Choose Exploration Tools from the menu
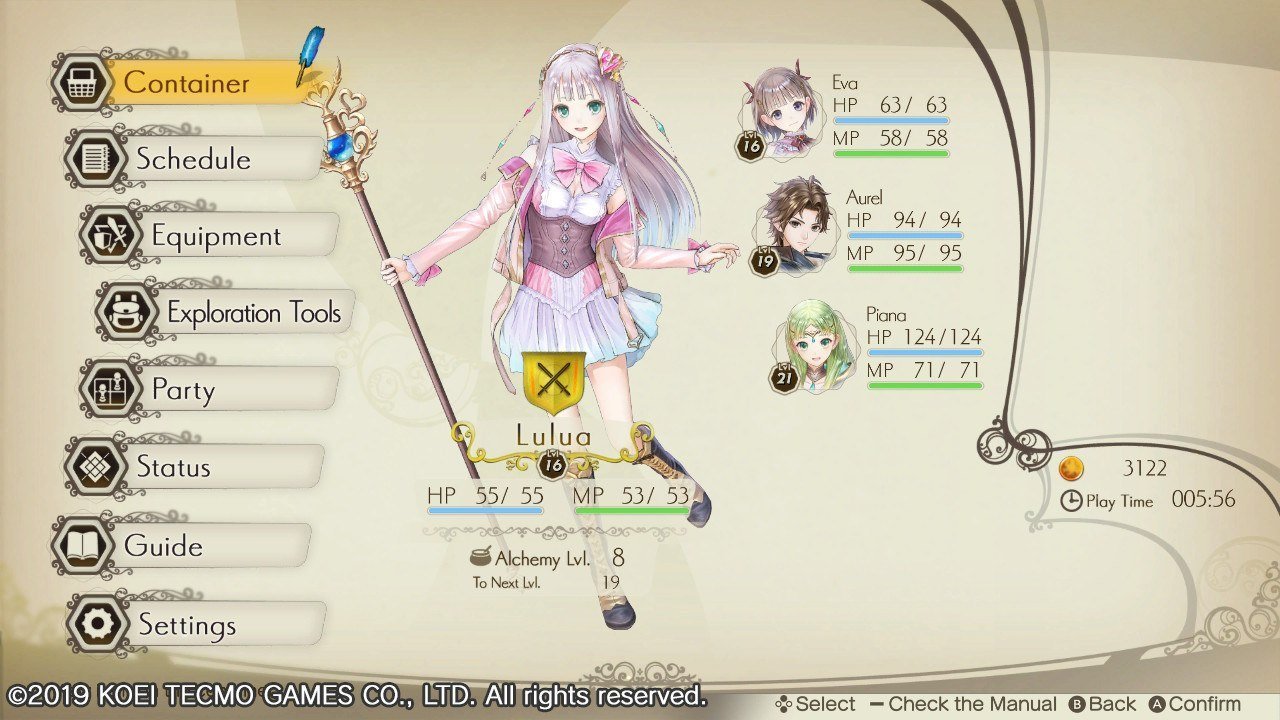The image size is (1280, 720). click(253, 313)
